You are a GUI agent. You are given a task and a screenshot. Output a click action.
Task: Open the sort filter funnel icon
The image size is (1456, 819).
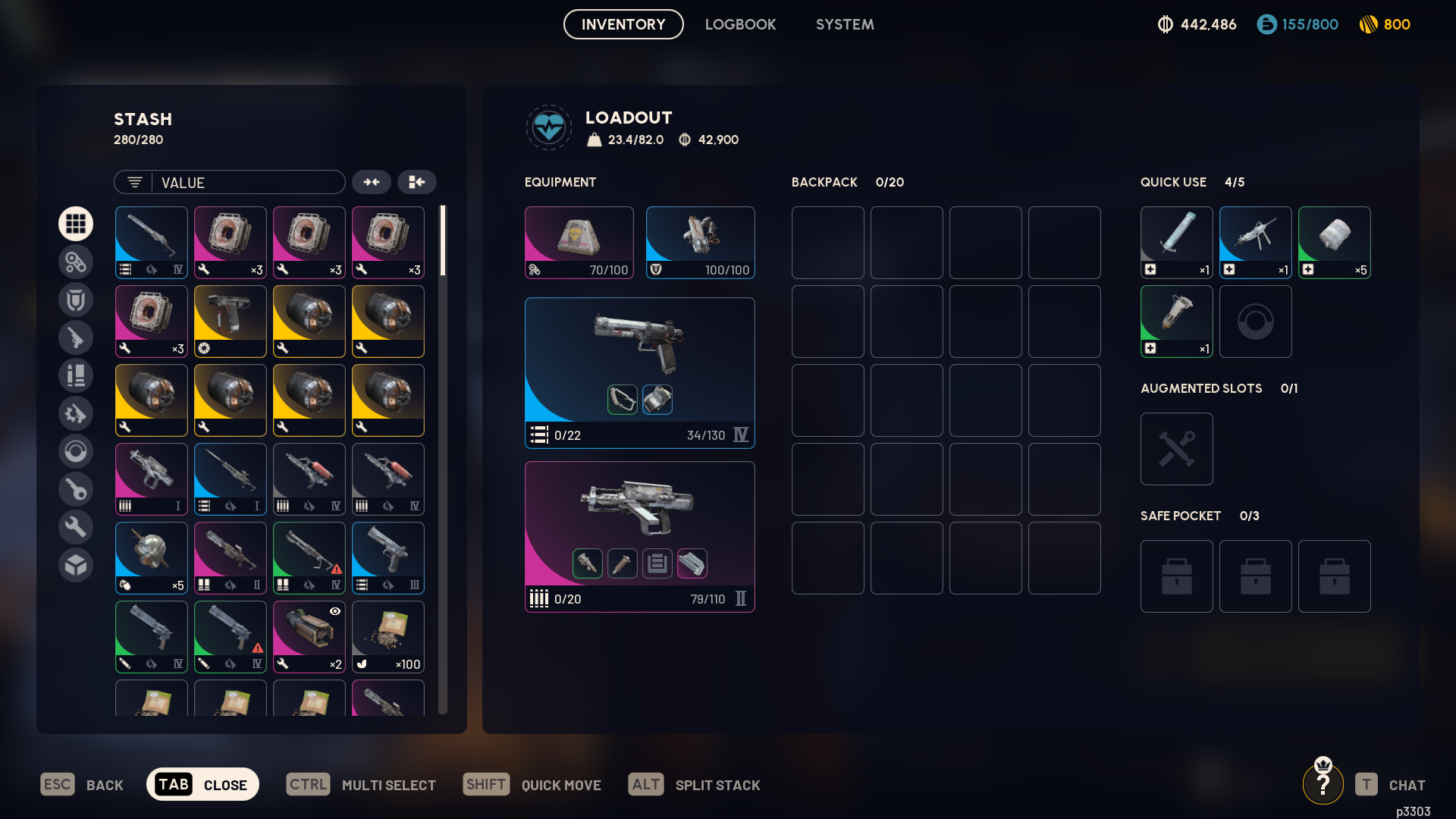click(x=134, y=182)
